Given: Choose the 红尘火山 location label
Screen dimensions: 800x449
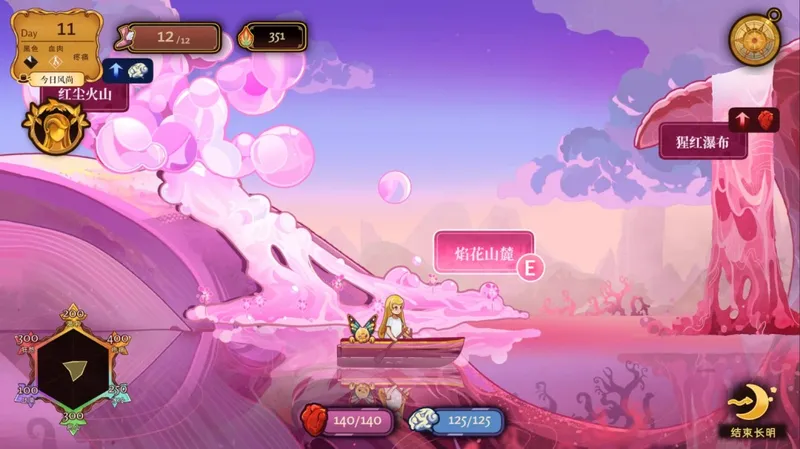Looking at the screenshot, I should [84, 96].
